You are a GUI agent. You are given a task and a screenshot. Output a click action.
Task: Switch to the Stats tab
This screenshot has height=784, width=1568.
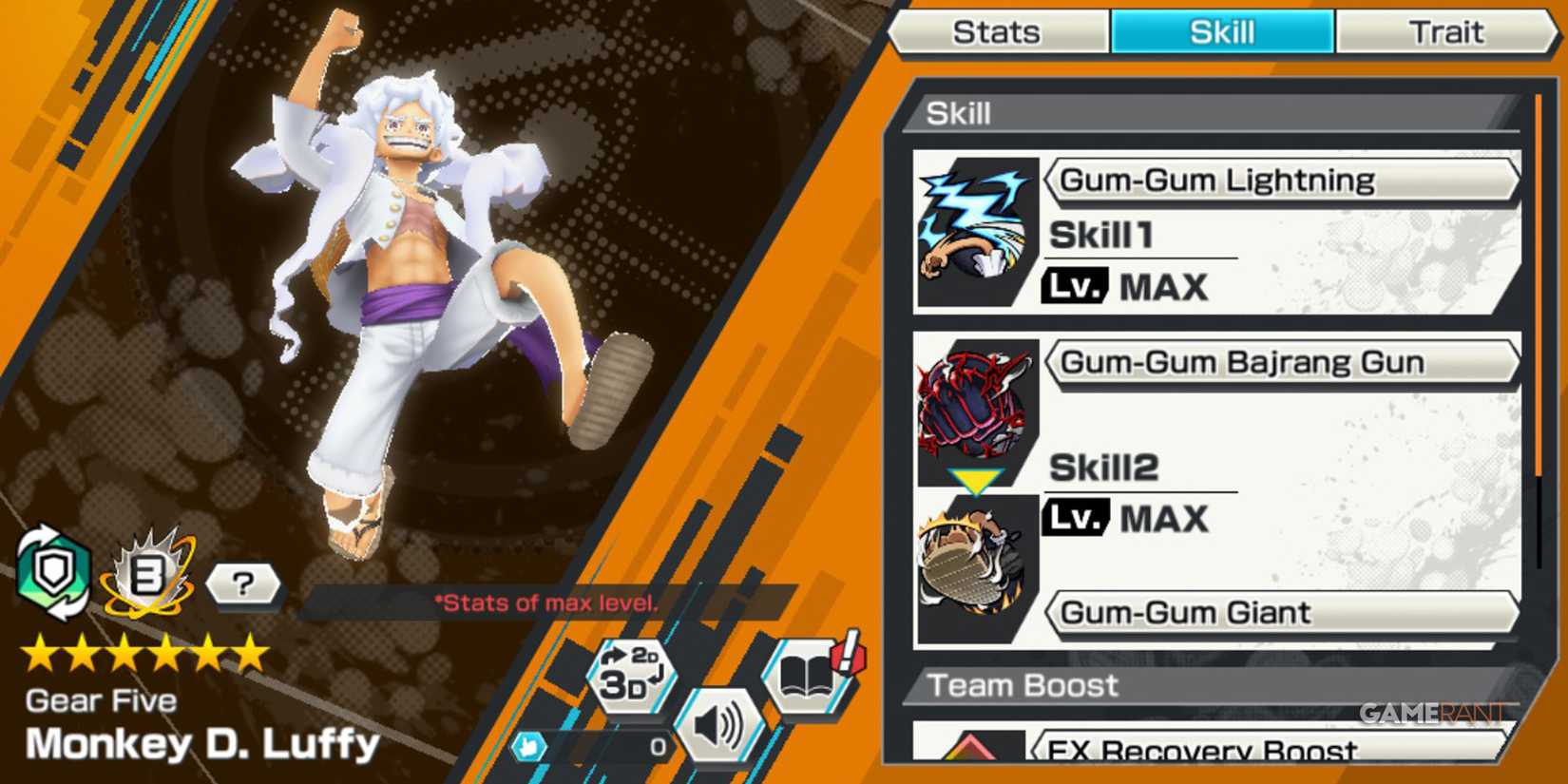tap(997, 31)
